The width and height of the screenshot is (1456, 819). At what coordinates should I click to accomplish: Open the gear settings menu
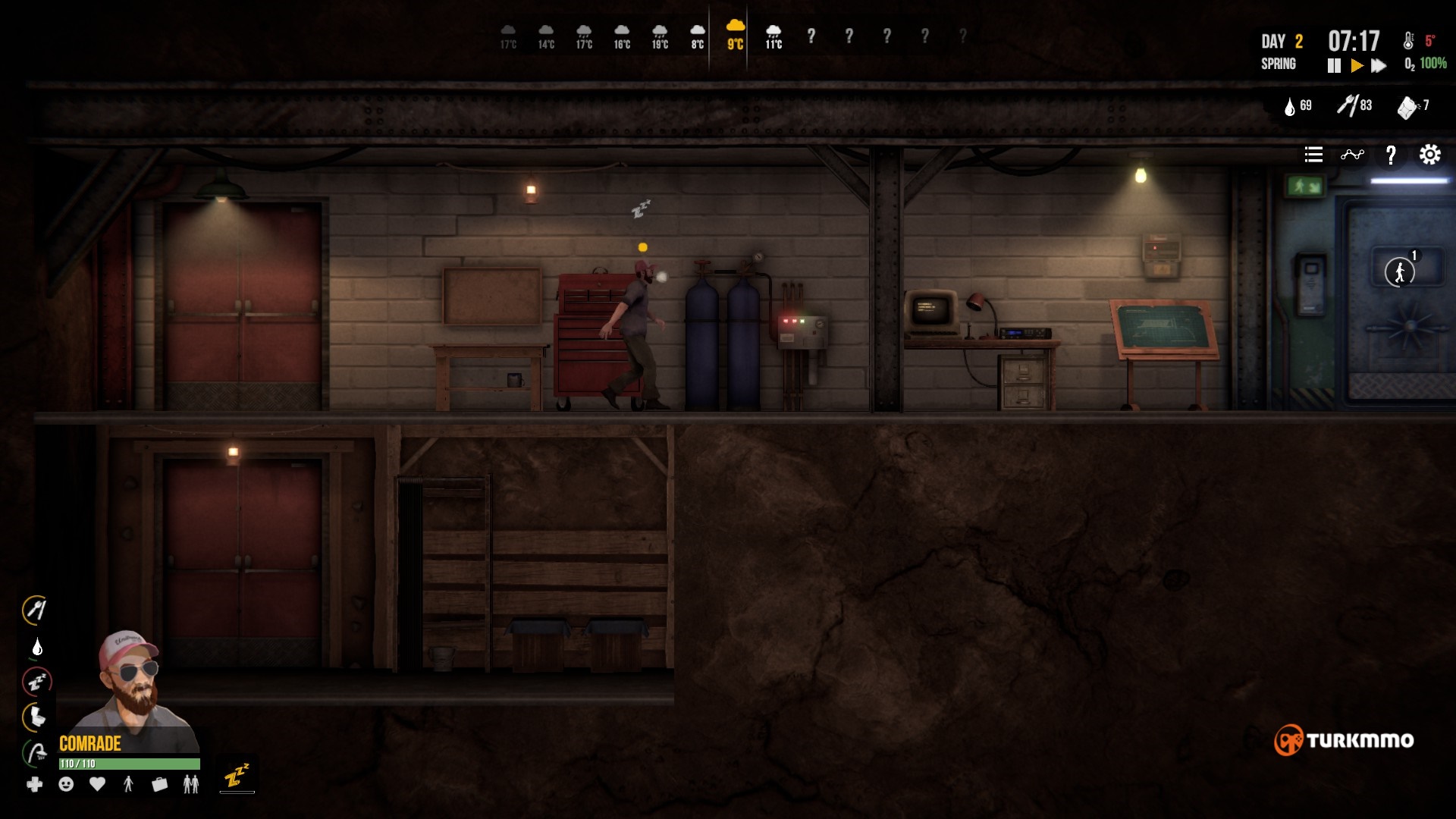(x=1429, y=155)
